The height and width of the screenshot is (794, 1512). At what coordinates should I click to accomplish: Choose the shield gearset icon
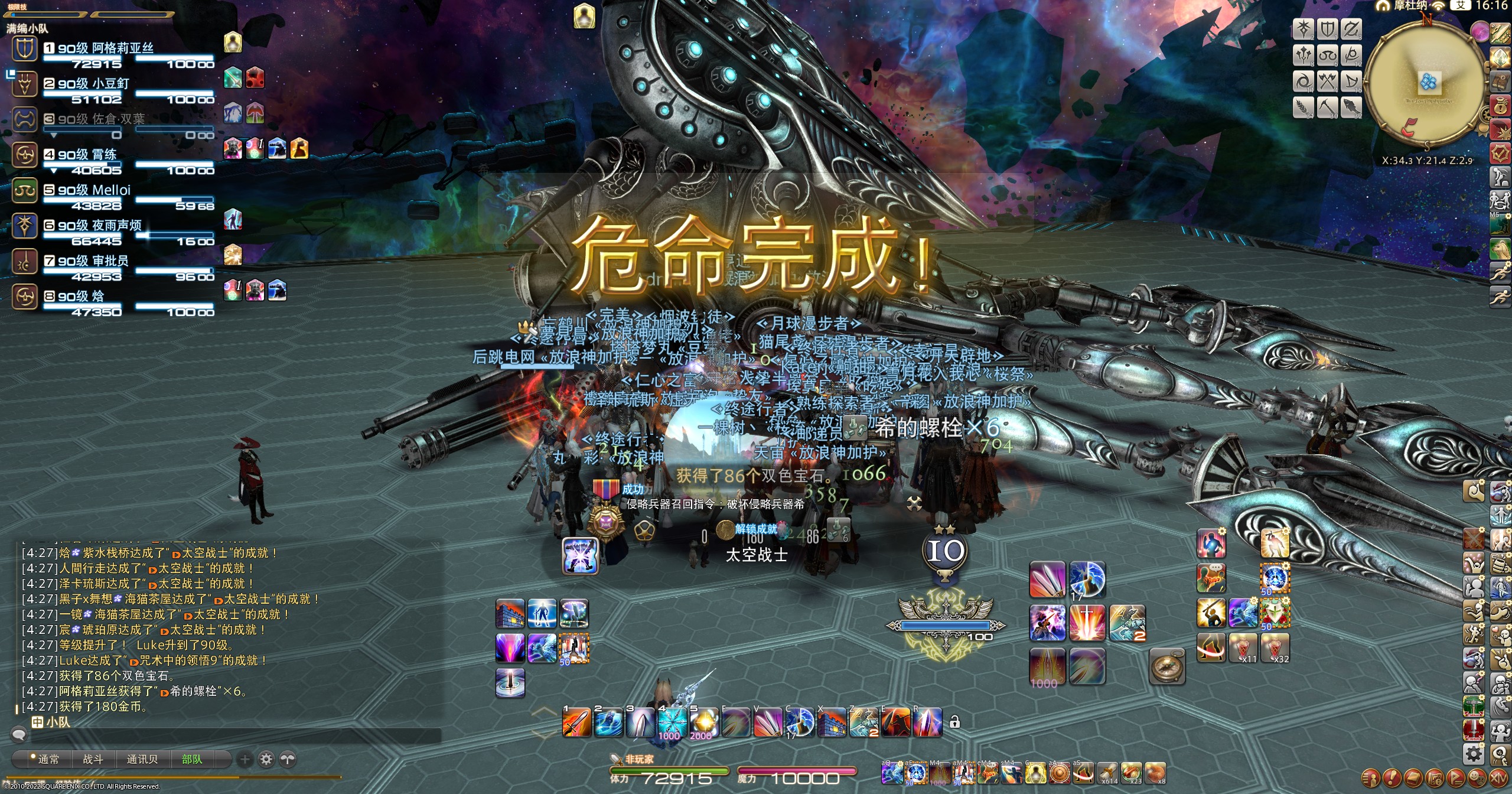pos(1328,29)
